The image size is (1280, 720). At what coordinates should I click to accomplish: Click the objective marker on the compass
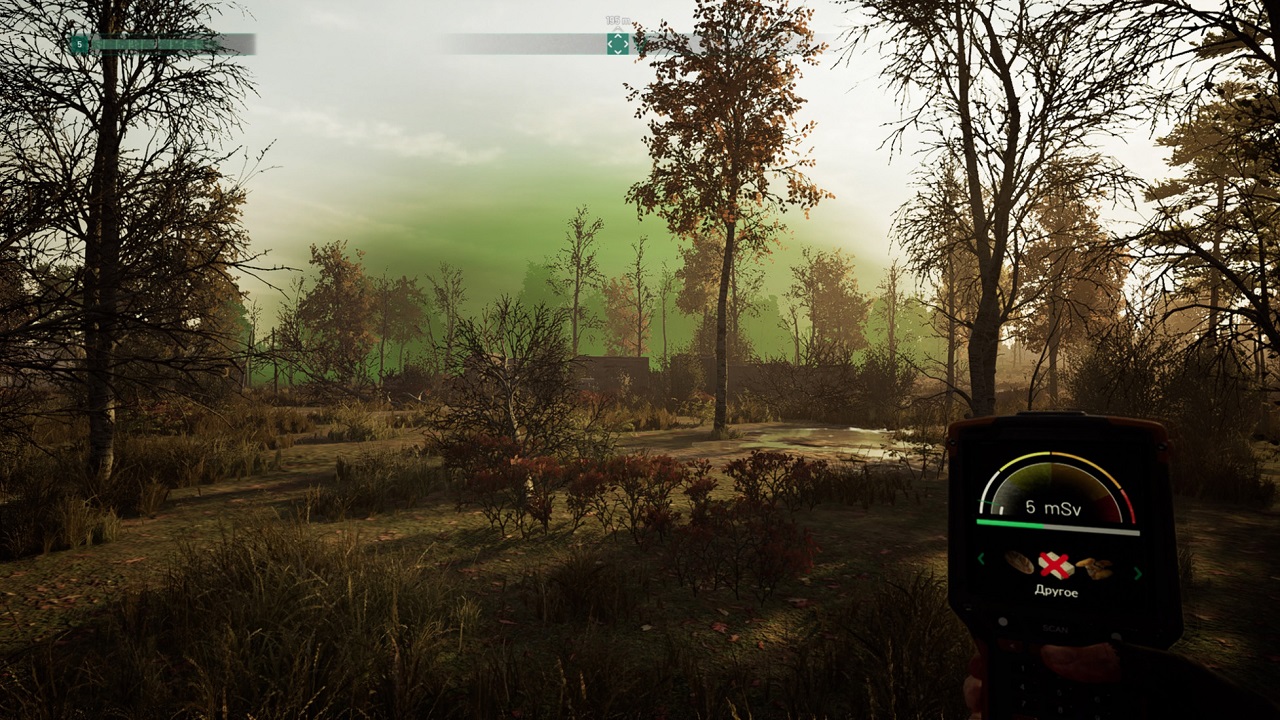(x=618, y=43)
